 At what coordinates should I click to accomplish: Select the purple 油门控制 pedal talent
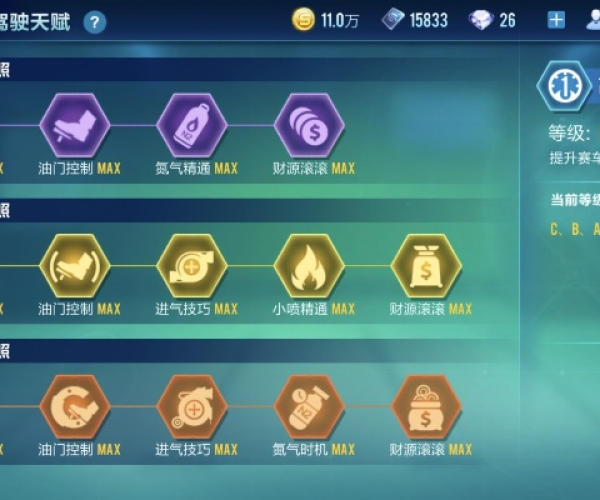tap(74, 125)
